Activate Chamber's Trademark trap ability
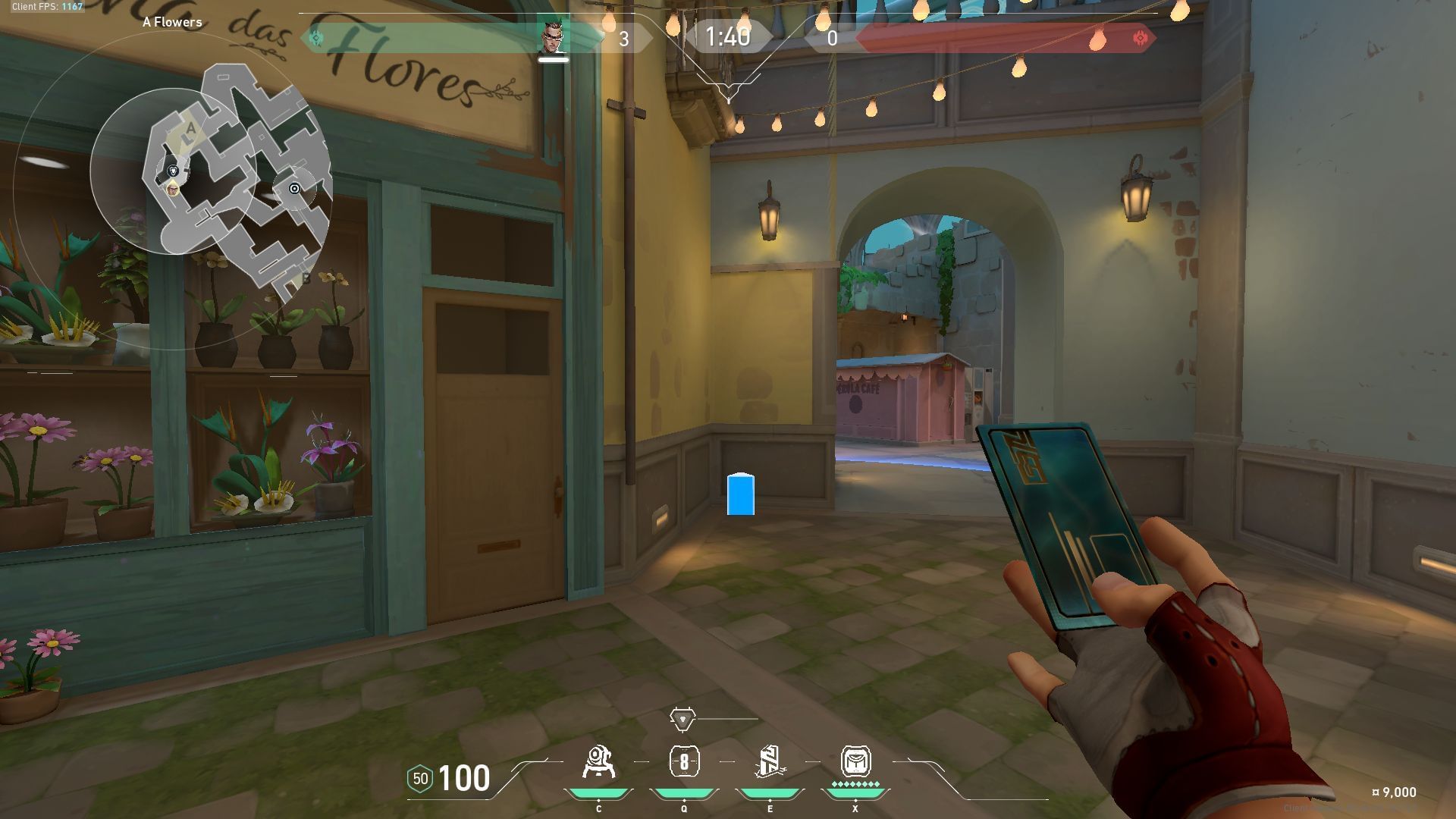 click(598, 762)
